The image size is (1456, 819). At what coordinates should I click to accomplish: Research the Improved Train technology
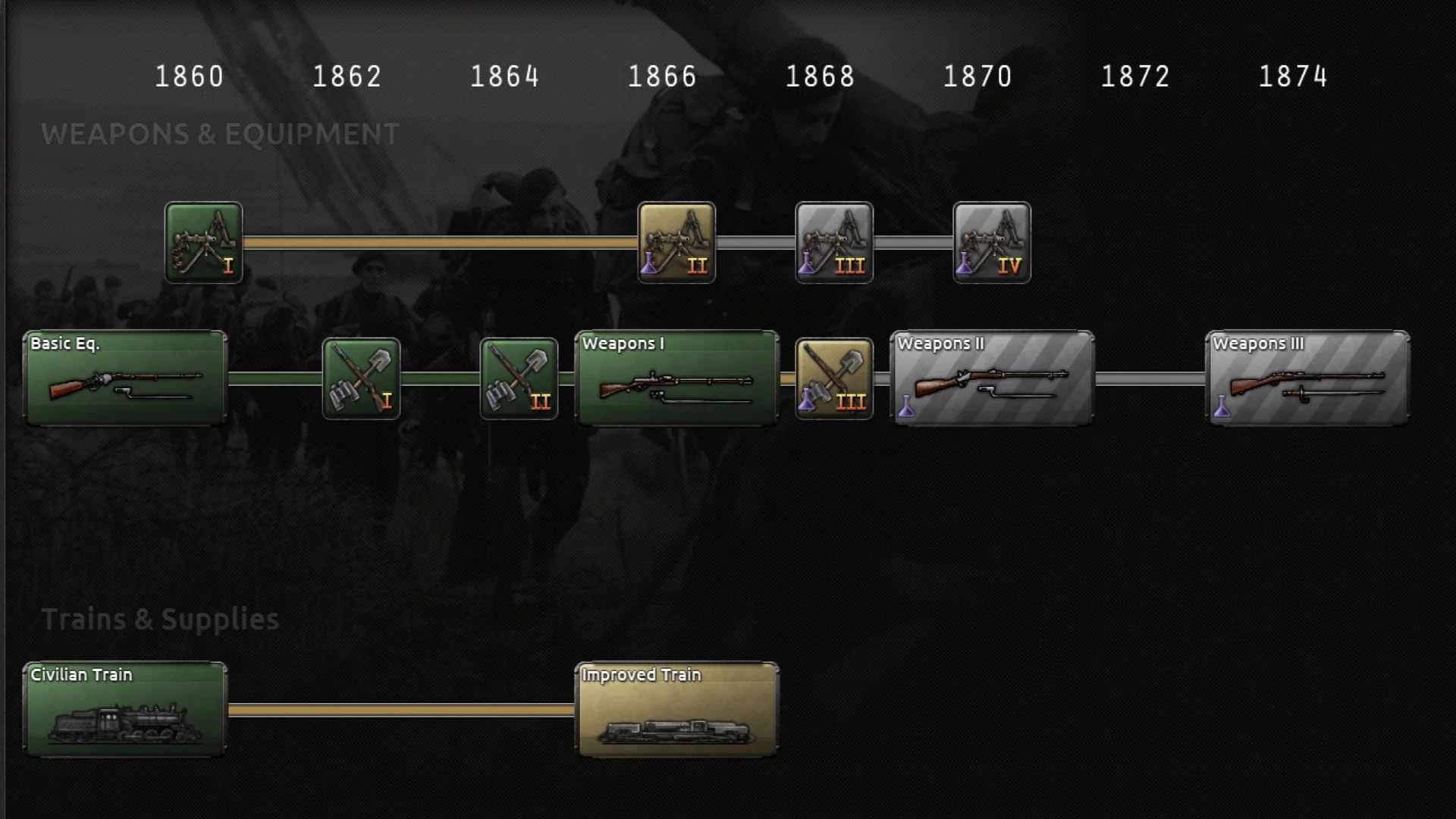(x=676, y=710)
